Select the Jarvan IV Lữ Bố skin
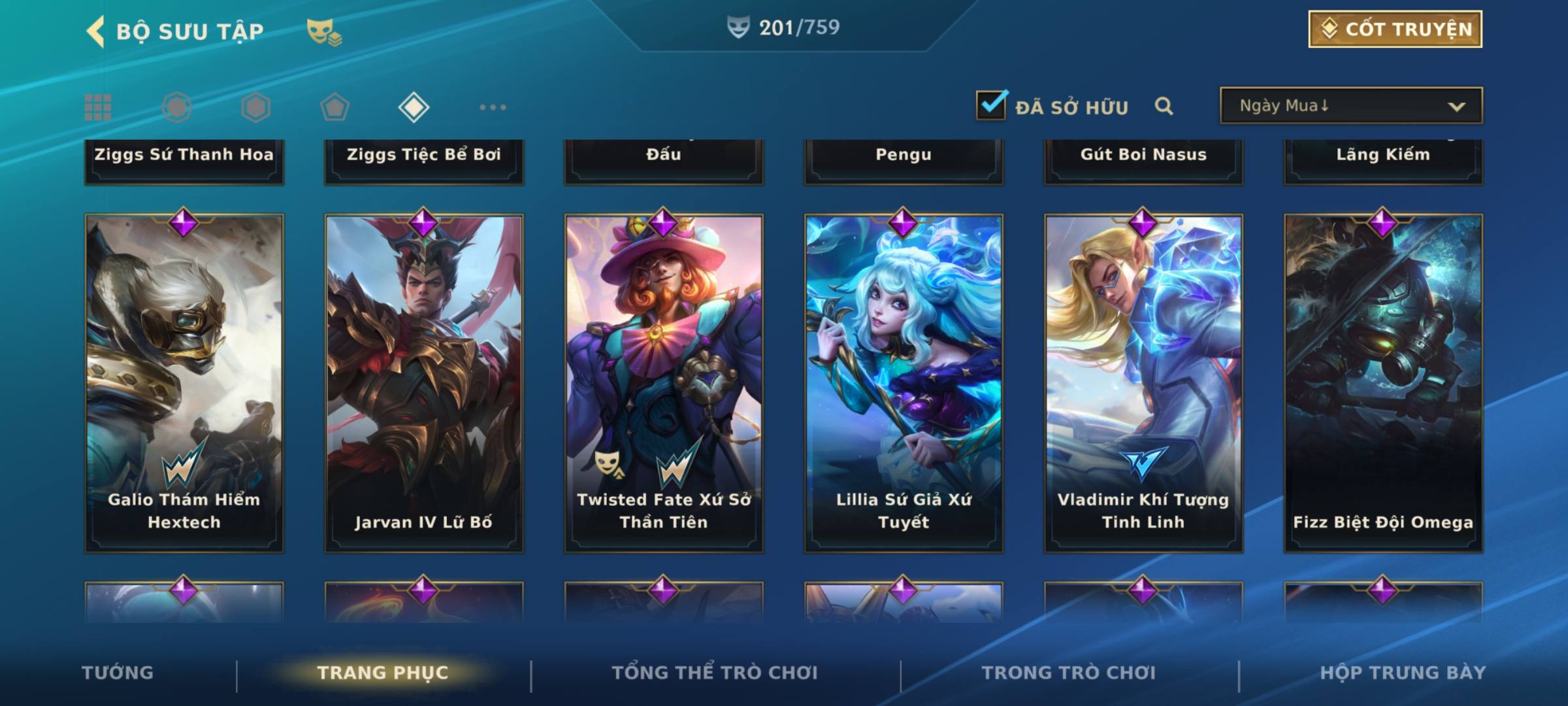The width and height of the screenshot is (1568, 706). click(424, 382)
